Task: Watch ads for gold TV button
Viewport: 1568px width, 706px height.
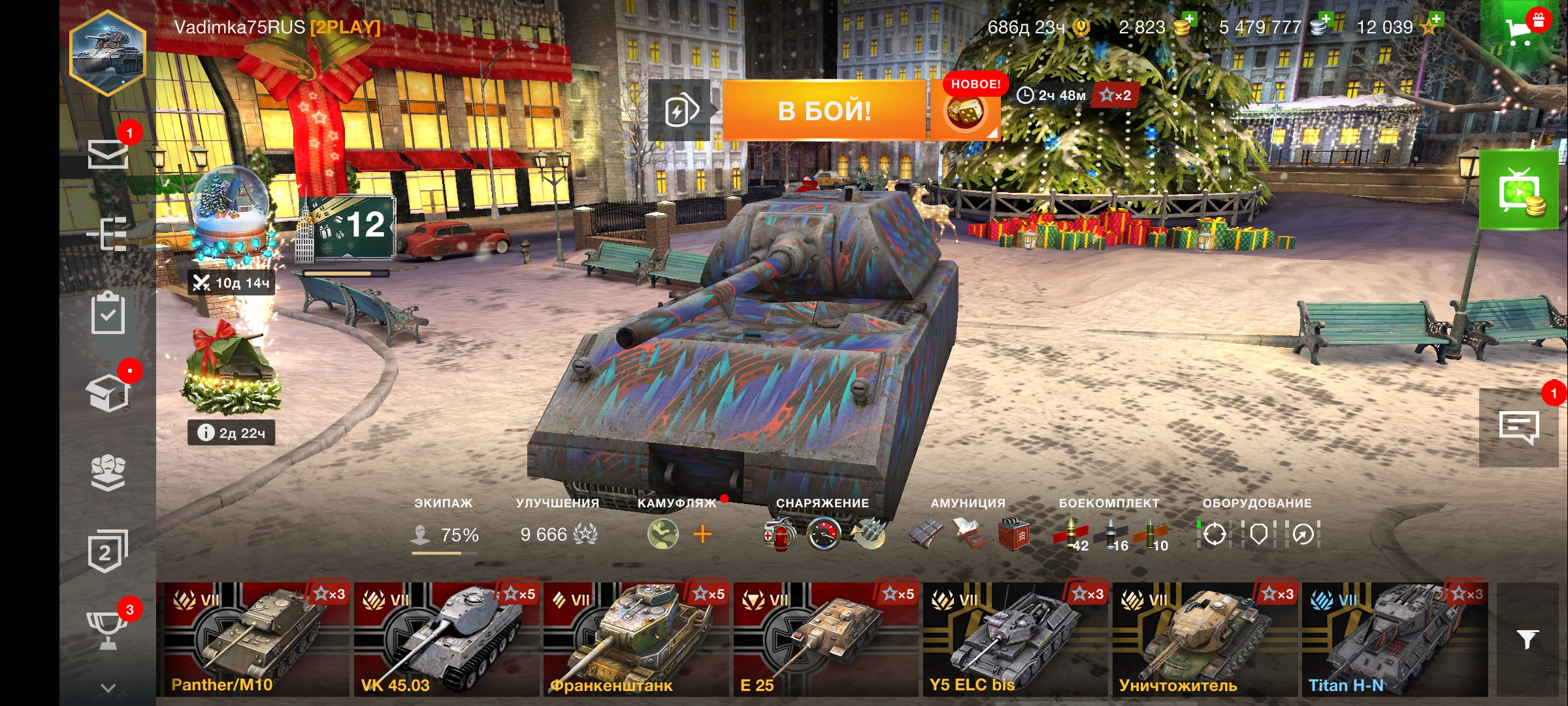Action: click(1518, 191)
